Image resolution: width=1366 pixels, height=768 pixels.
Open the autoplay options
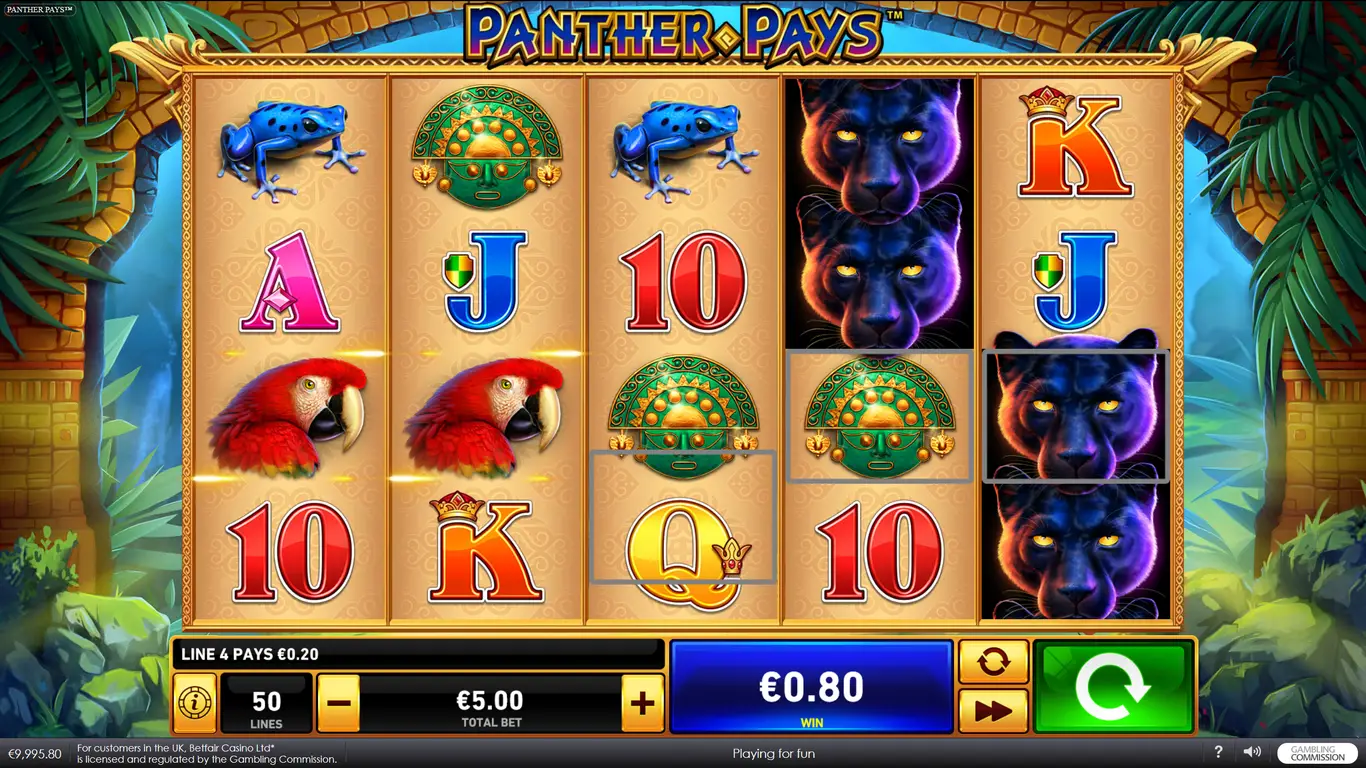coord(993,661)
